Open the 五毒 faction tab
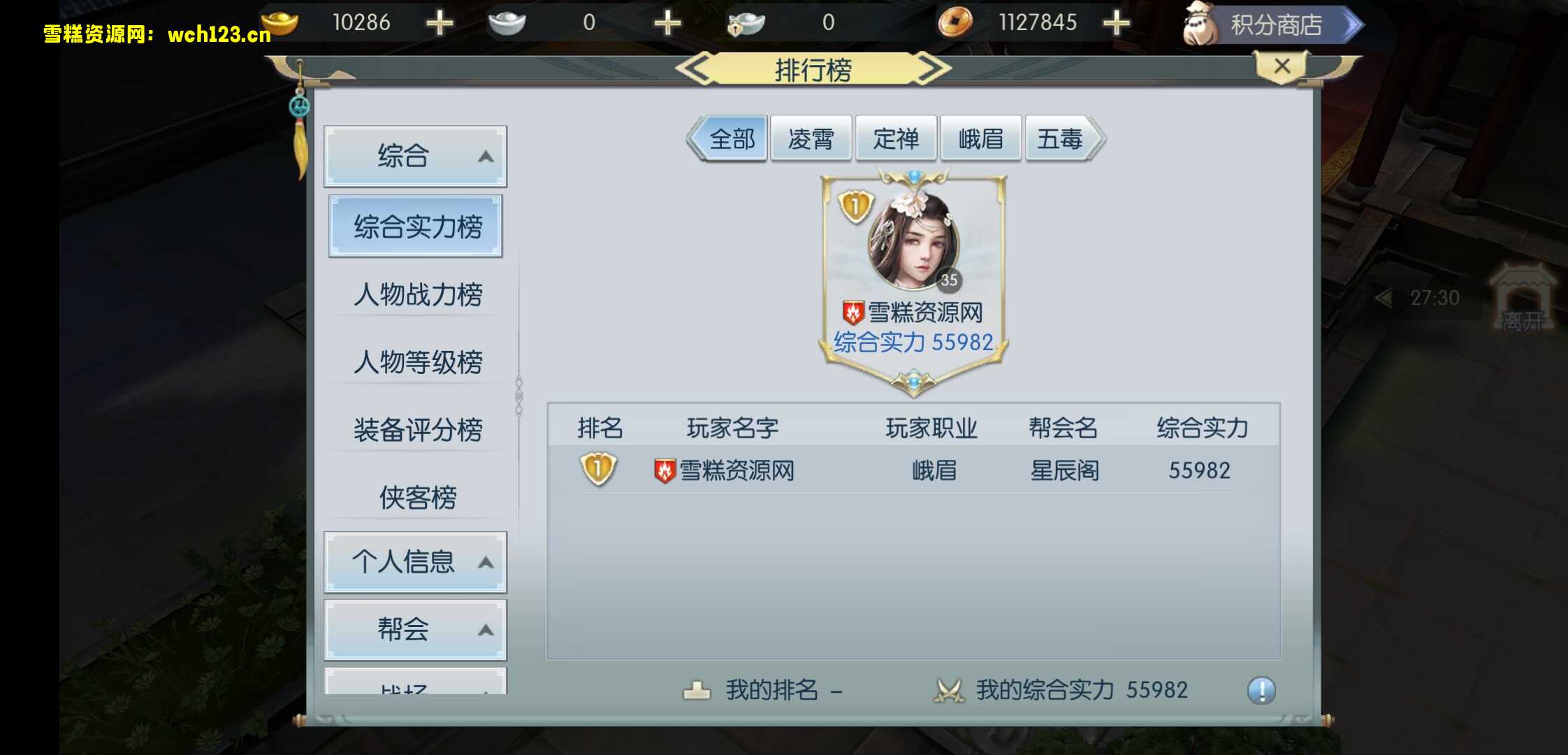The image size is (1568, 755). [1061, 138]
